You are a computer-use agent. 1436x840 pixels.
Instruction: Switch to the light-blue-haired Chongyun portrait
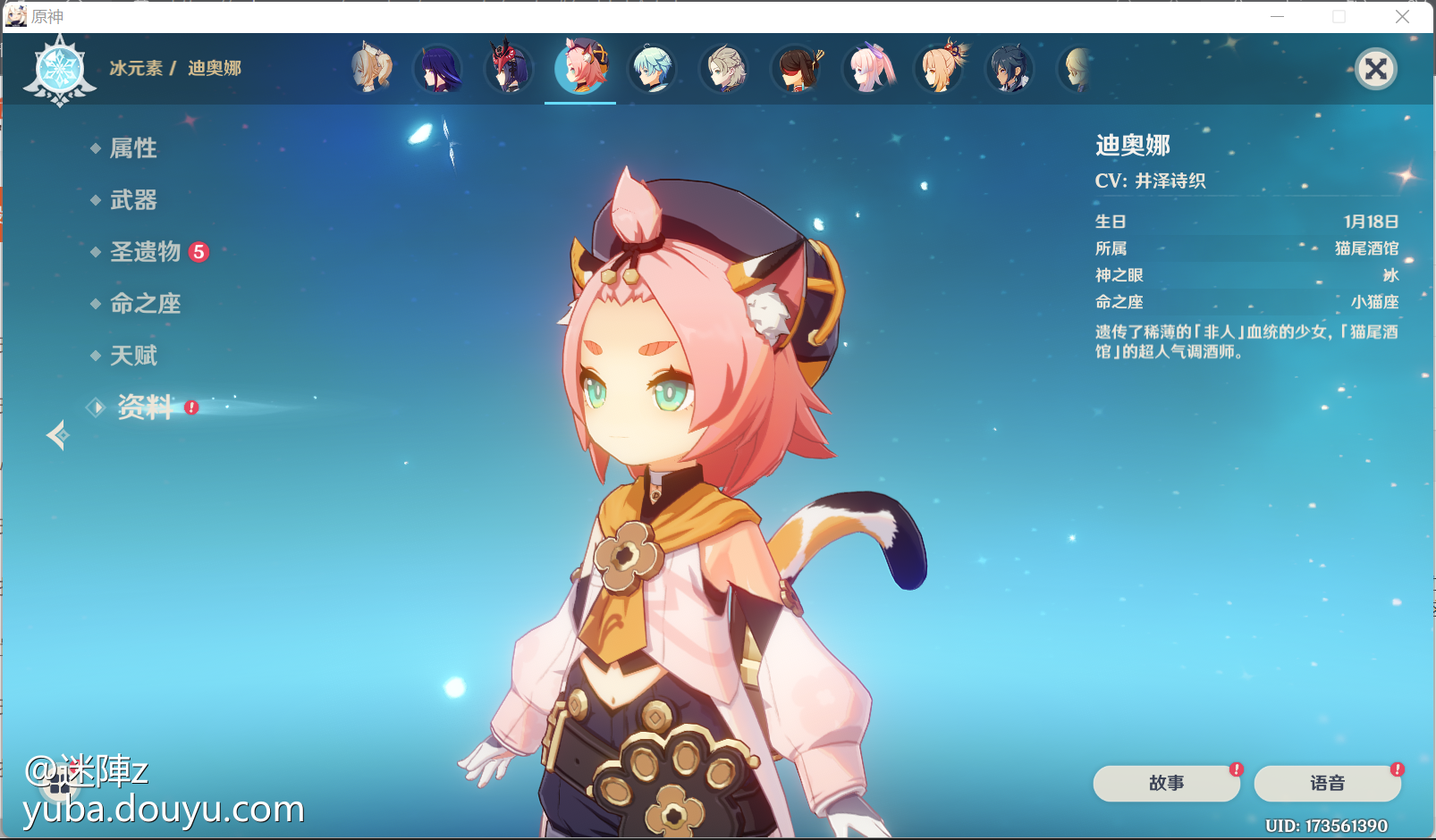(653, 69)
